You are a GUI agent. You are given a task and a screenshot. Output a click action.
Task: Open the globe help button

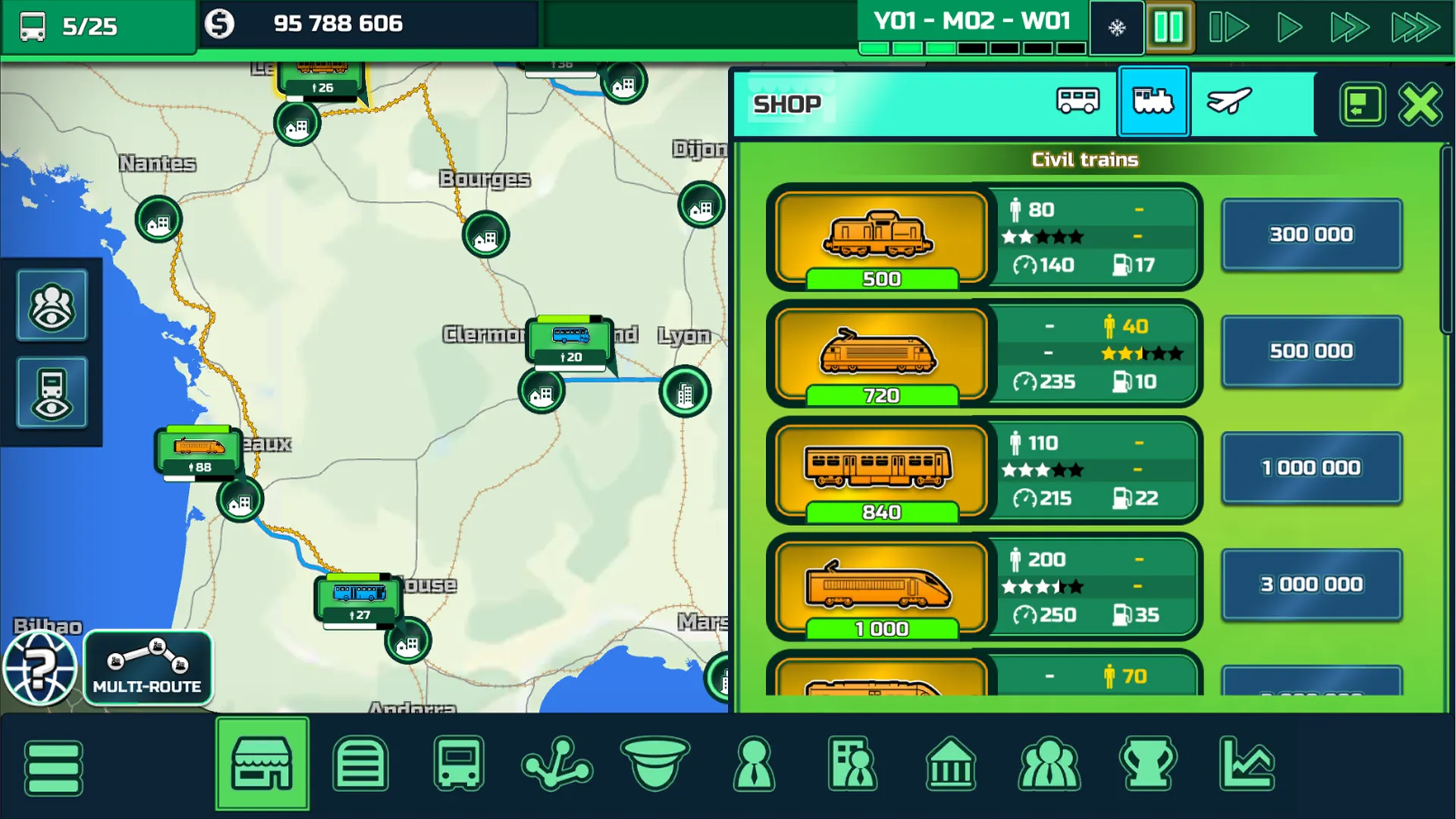(x=39, y=669)
